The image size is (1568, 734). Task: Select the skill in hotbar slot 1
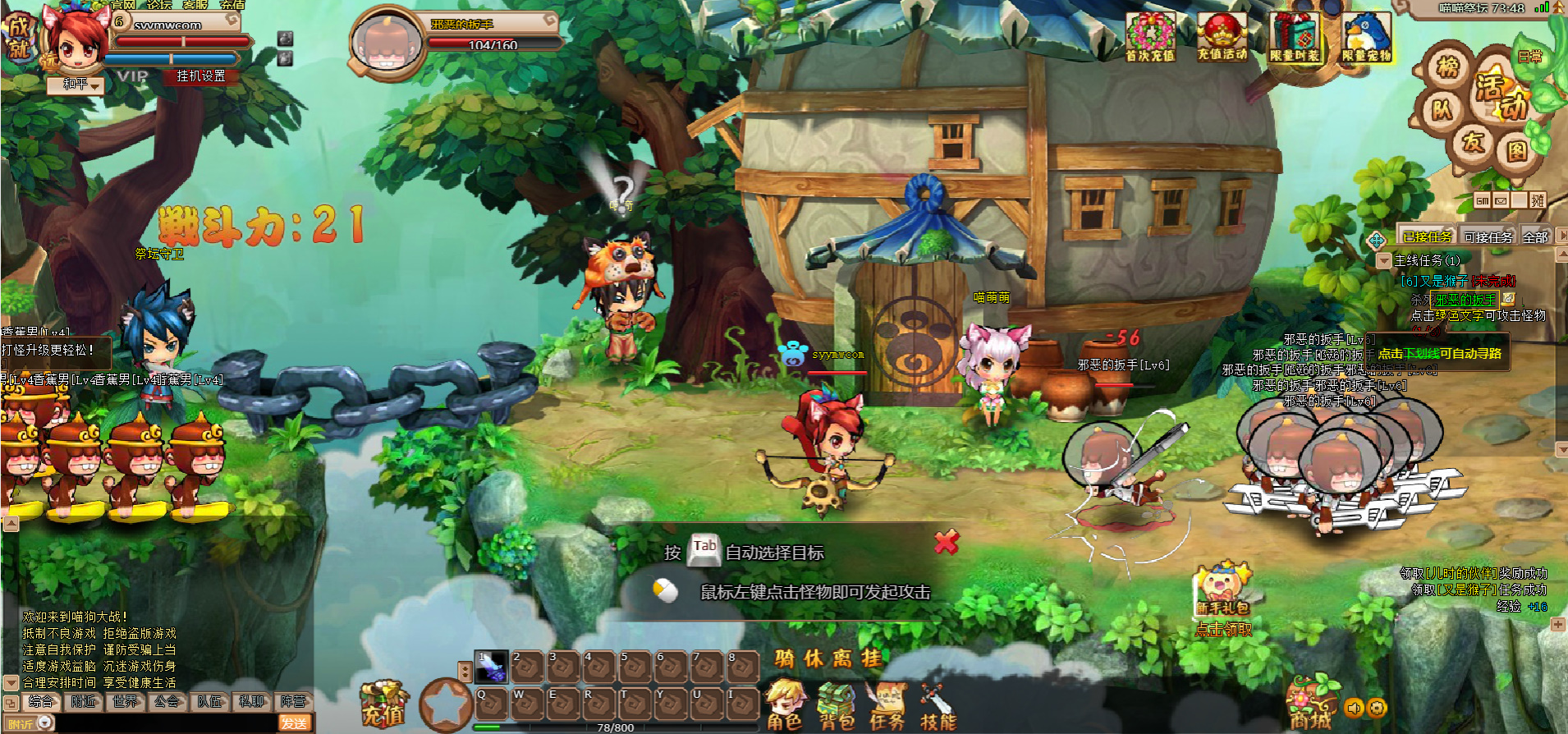491,666
